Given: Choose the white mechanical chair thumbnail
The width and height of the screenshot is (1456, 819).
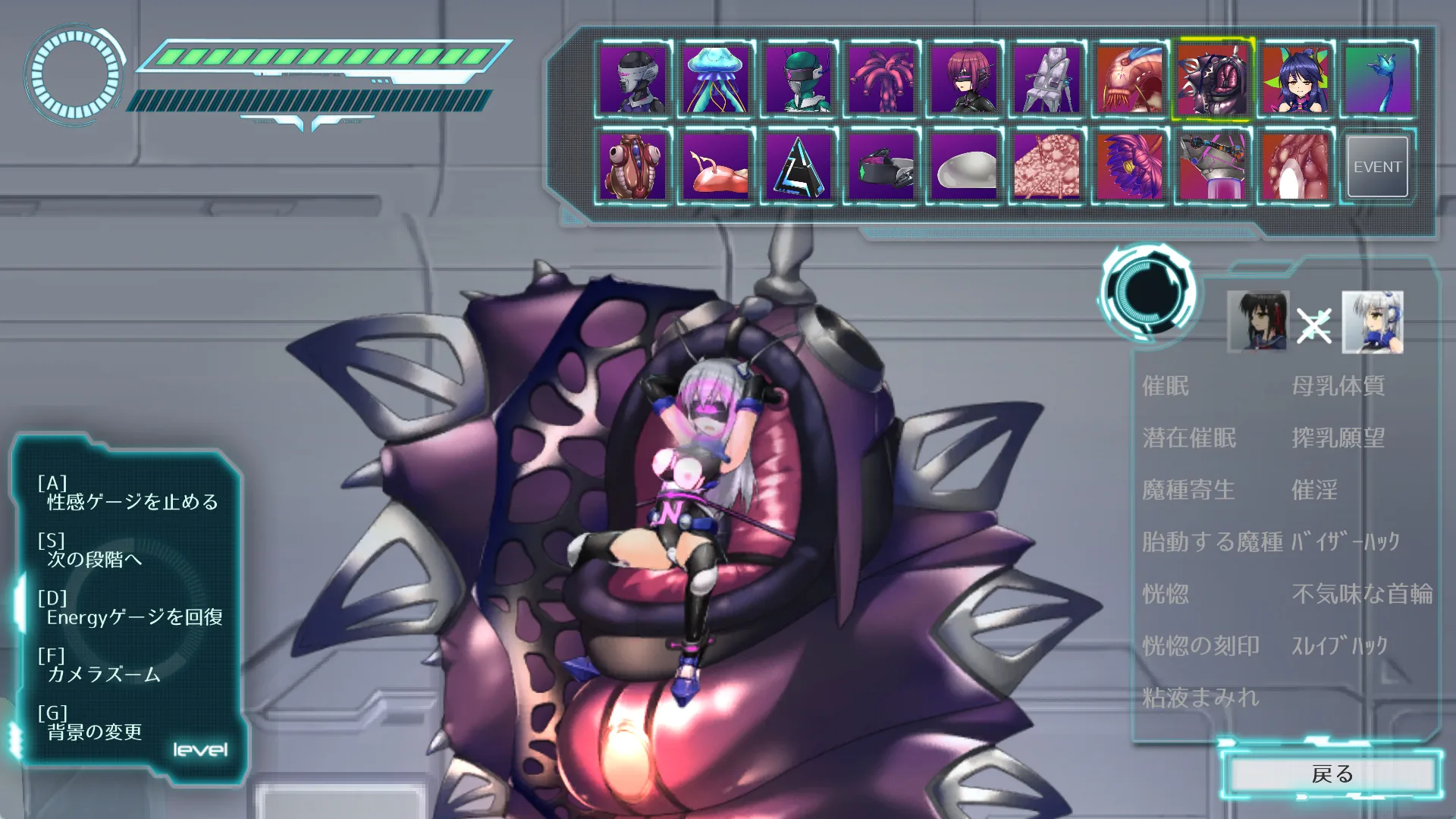Looking at the screenshot, I should coord(1047,80).
